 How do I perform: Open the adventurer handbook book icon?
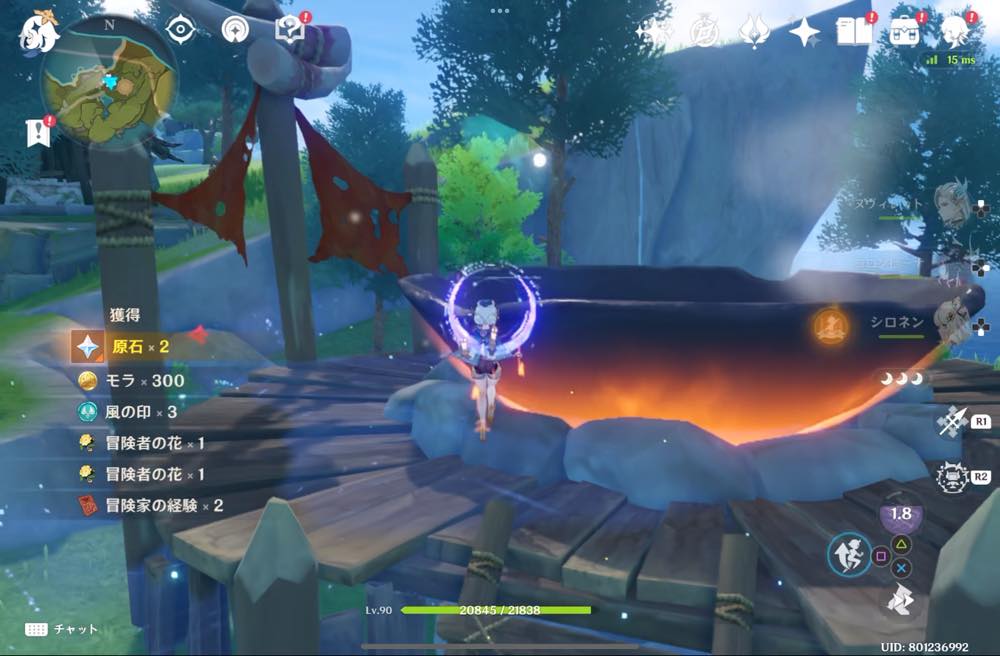tap(853, 32)
